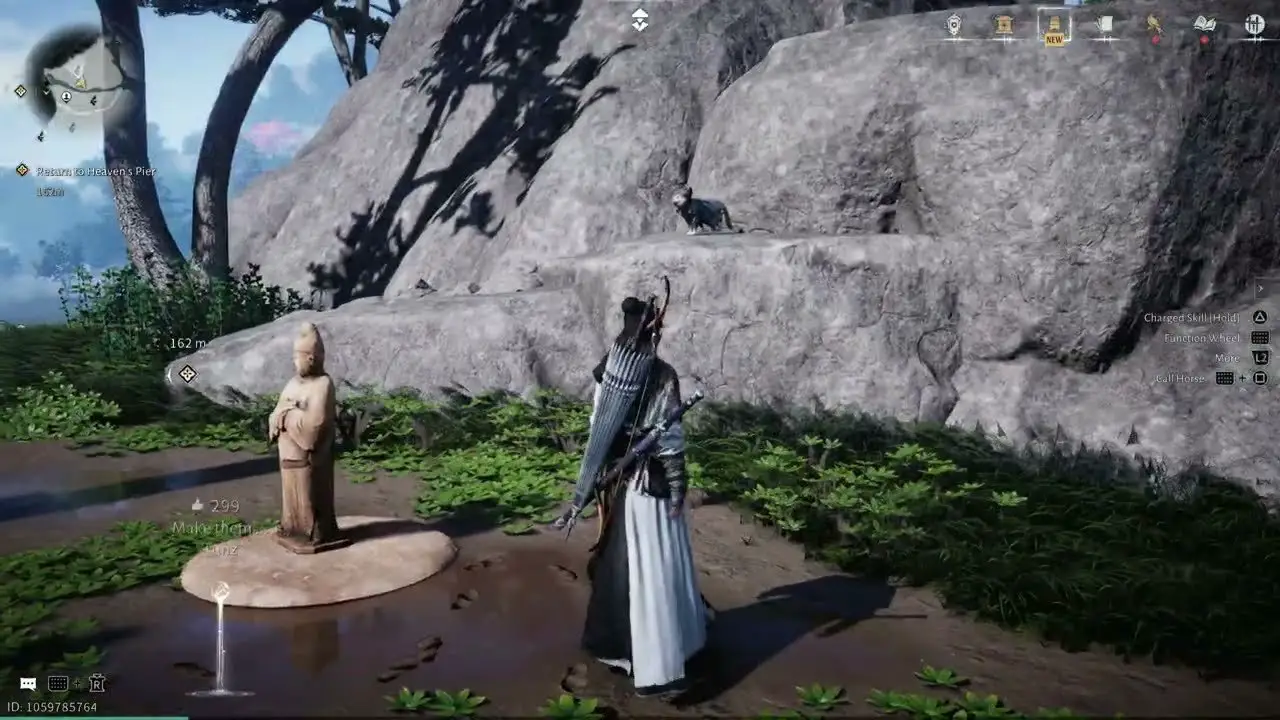Open the chat speech bubble icon
The height and width of the screenshot is (720, 1280).
point(28,684)
